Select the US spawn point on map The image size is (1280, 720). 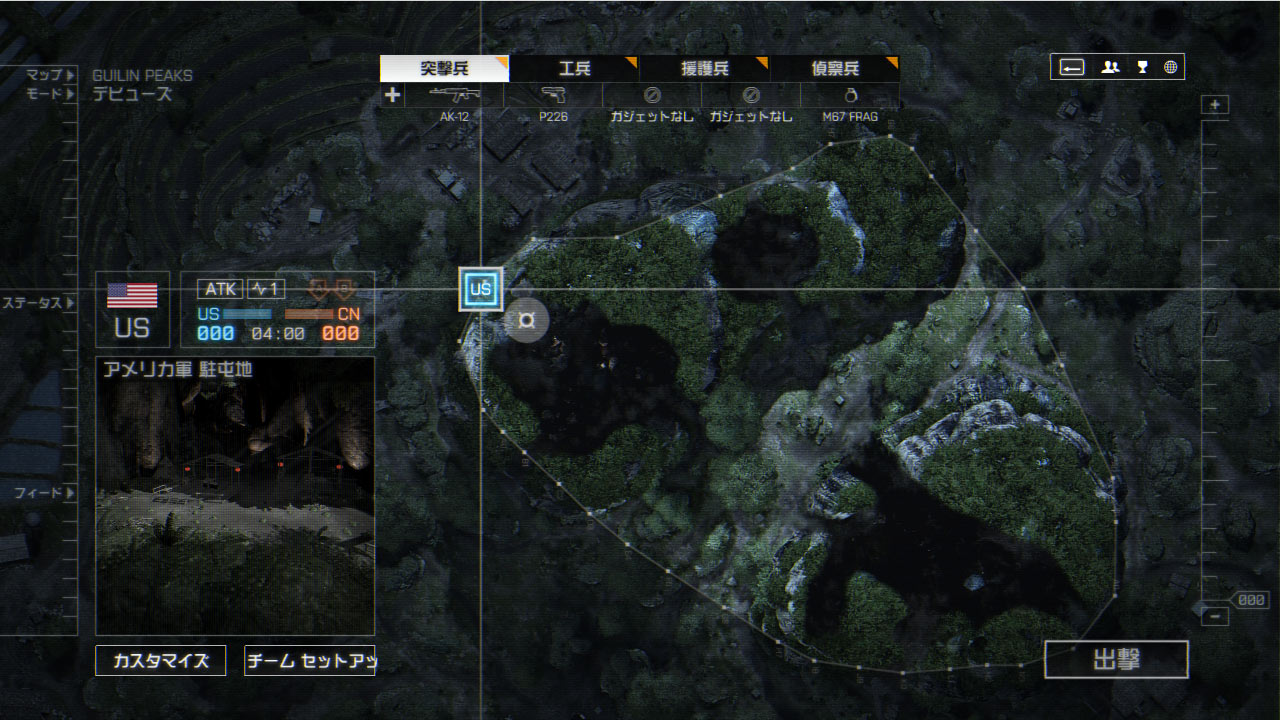(x=481, y=290)
